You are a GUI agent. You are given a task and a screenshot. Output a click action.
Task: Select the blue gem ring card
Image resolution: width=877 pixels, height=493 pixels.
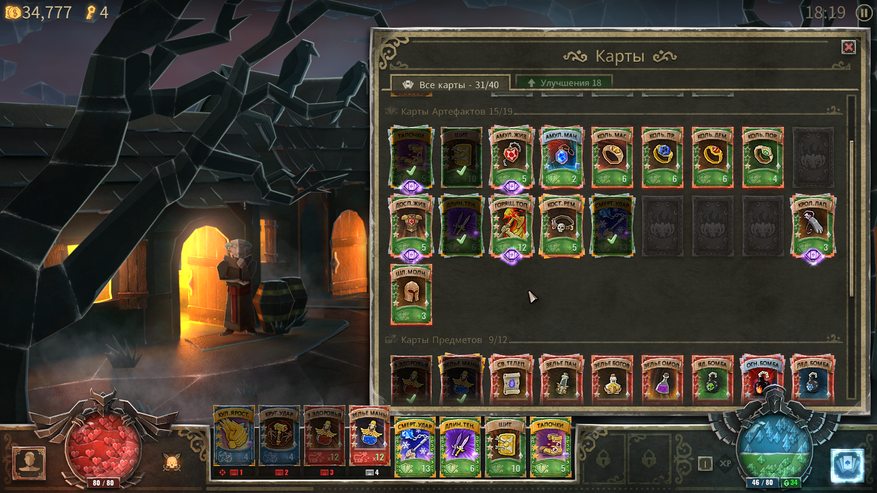(662, 156)
